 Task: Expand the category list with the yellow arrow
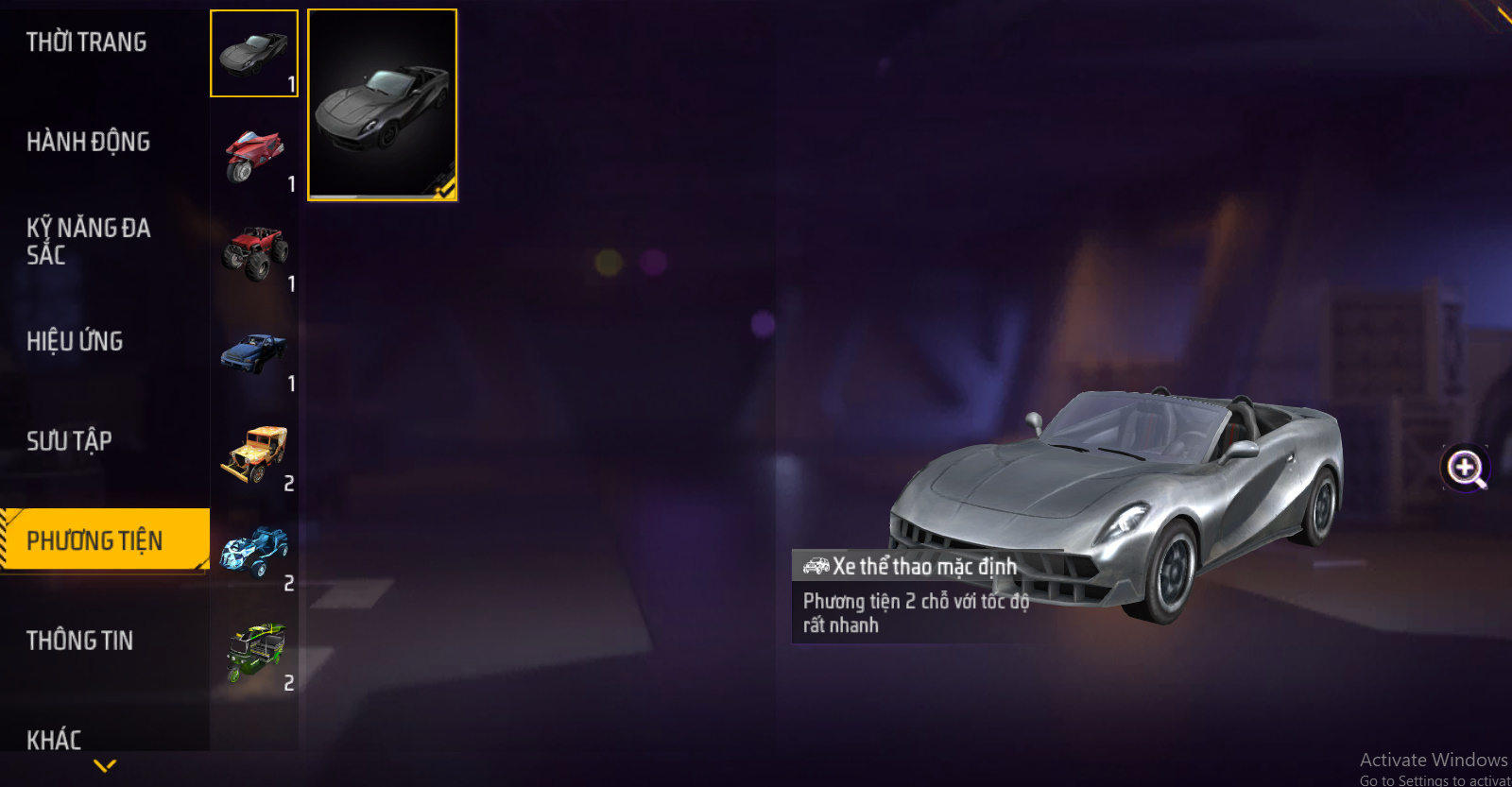coord(105,765)
